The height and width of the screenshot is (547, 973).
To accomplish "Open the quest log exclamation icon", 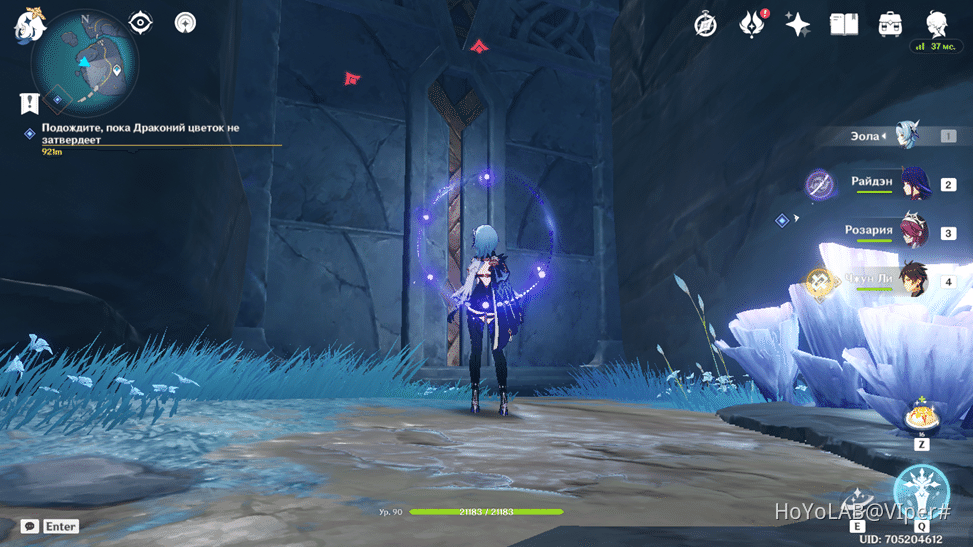I will pos(29,102).
